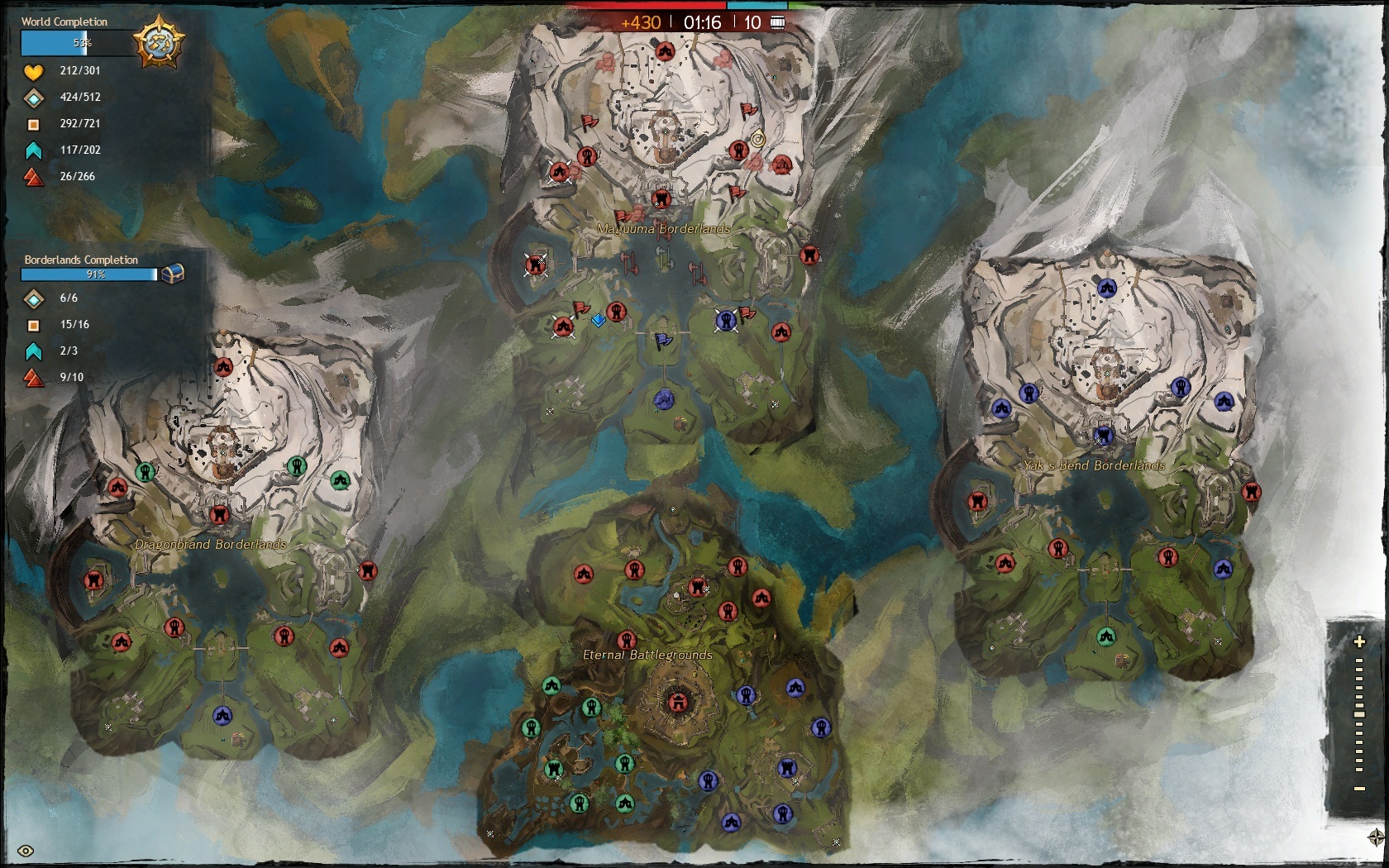This screenshot has height=868, width=1389.
Task: Open the World Completion star badge
Action: coord(159,41)
